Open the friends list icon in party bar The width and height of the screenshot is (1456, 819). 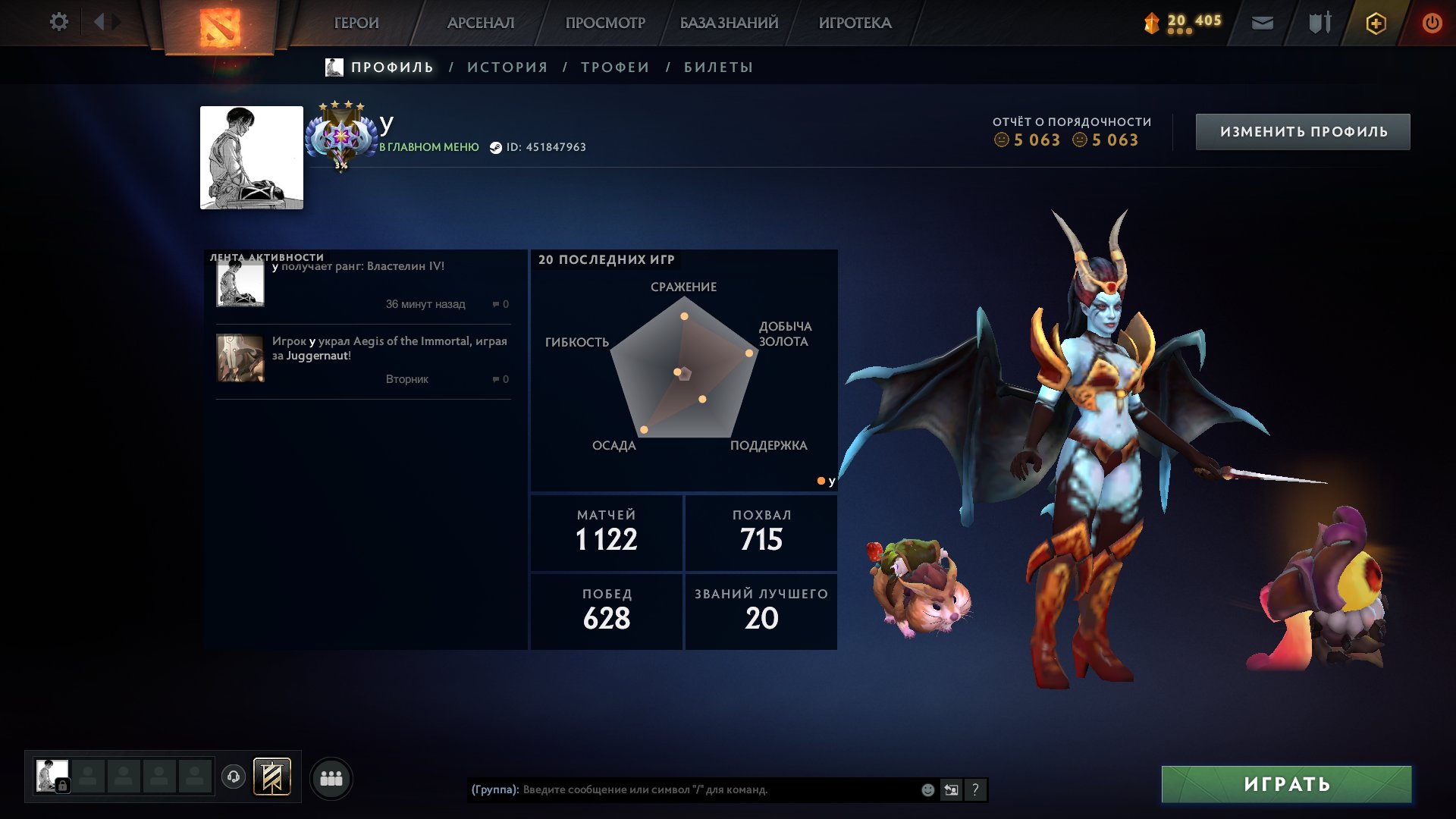coord(331,777)
